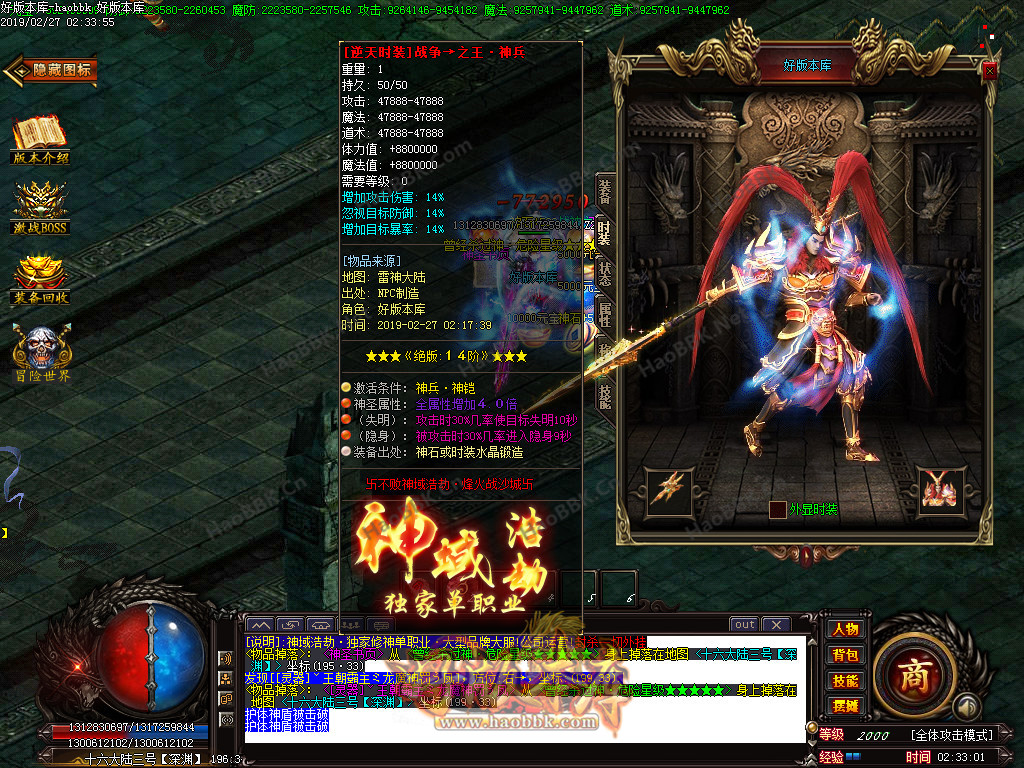1024x768 pixels.
Task: Close the character panel with the red X
Action: pyautogui.click(x=989, y=70)
